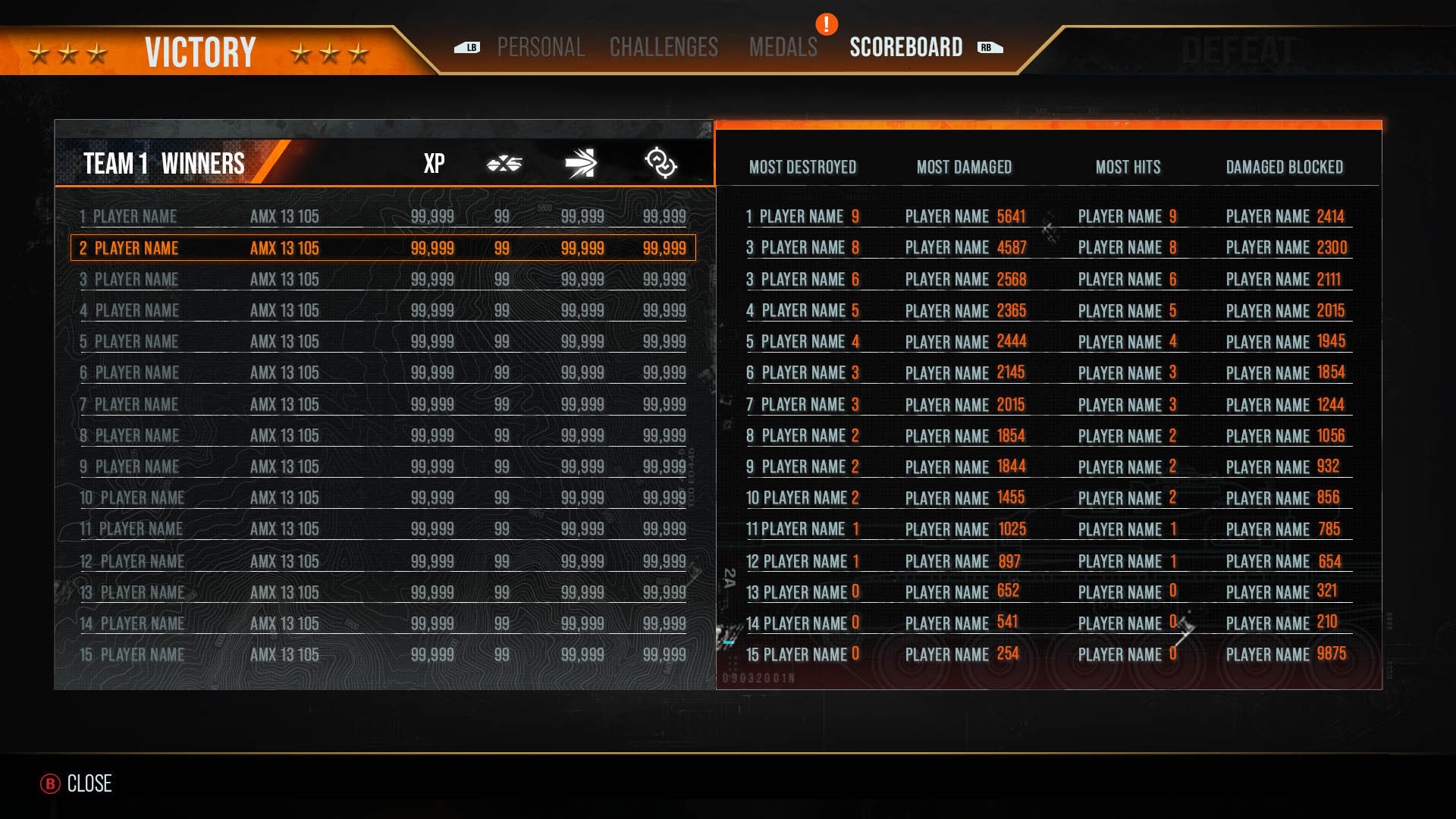1456x819 pixels.
Task: Show the dimmed Defeat team panel
Action: click(x=1238, y=51)
